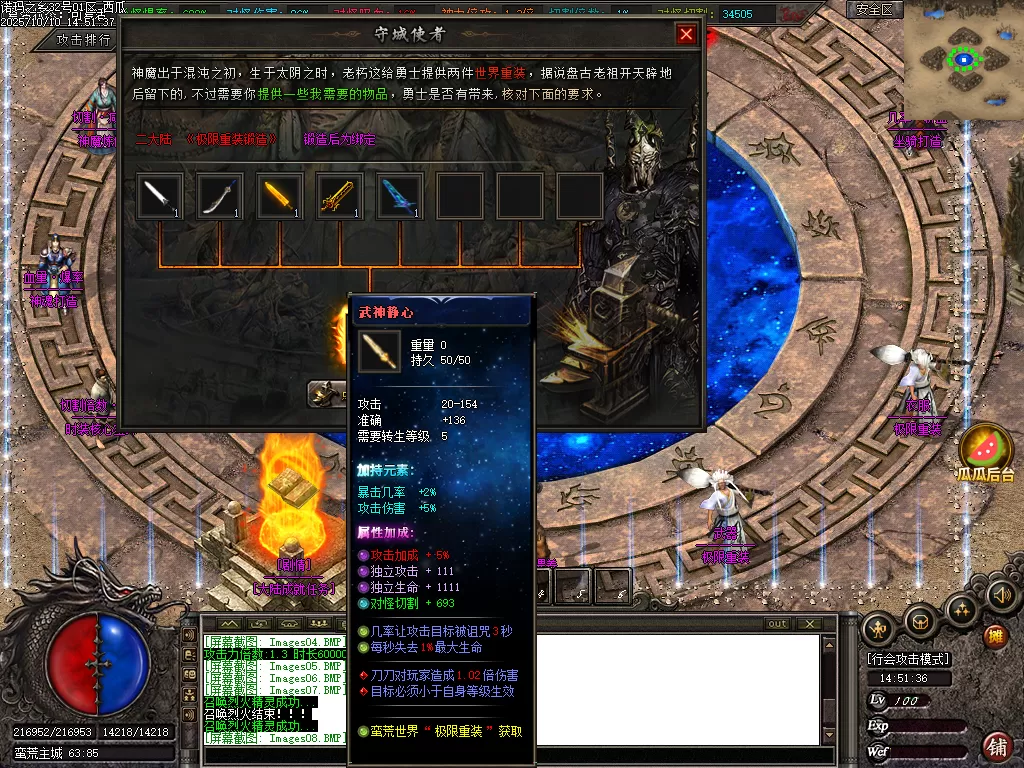
Task: Switch the 行会攻击模式 attack mode label
Action: [x=909, y=659]
